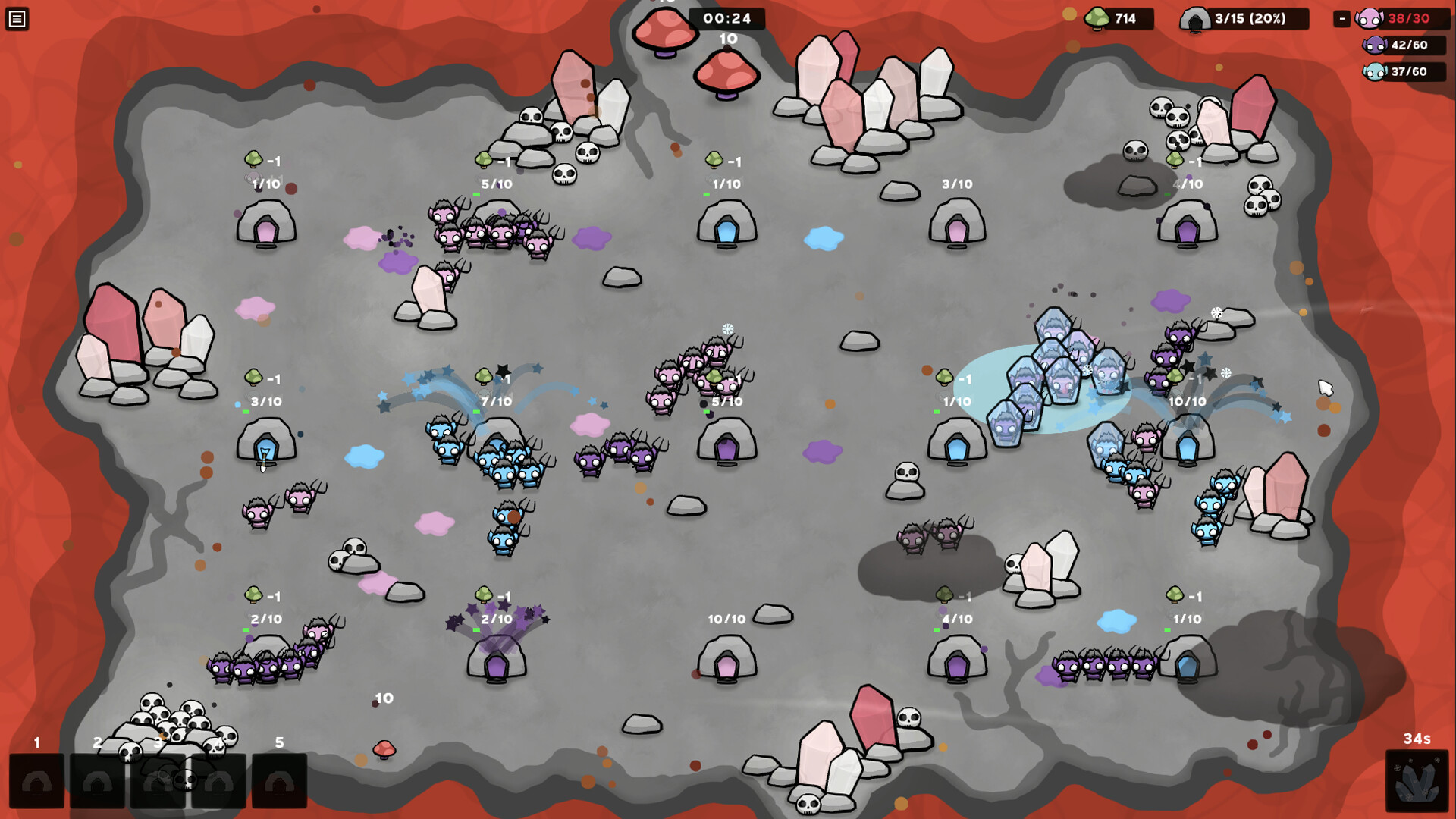
Task: Select cave hotbar slot 5
Action: click(279, 780)
